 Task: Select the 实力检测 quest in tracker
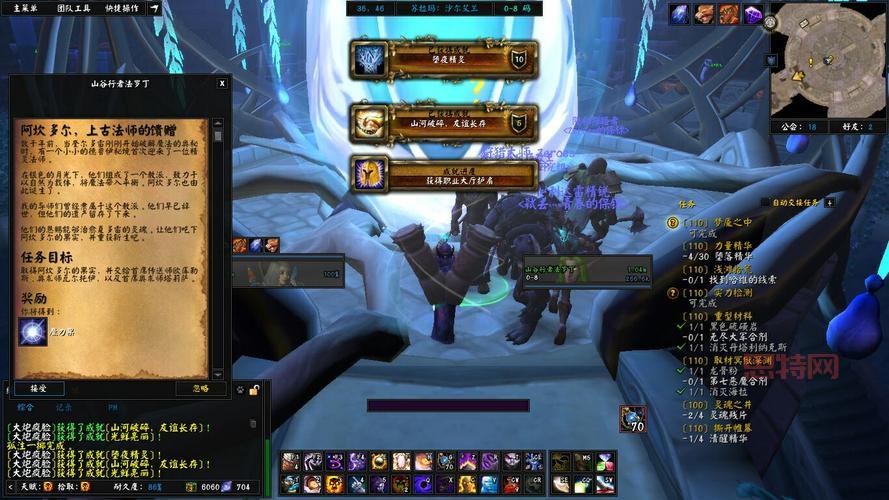(x=726, y=293)
